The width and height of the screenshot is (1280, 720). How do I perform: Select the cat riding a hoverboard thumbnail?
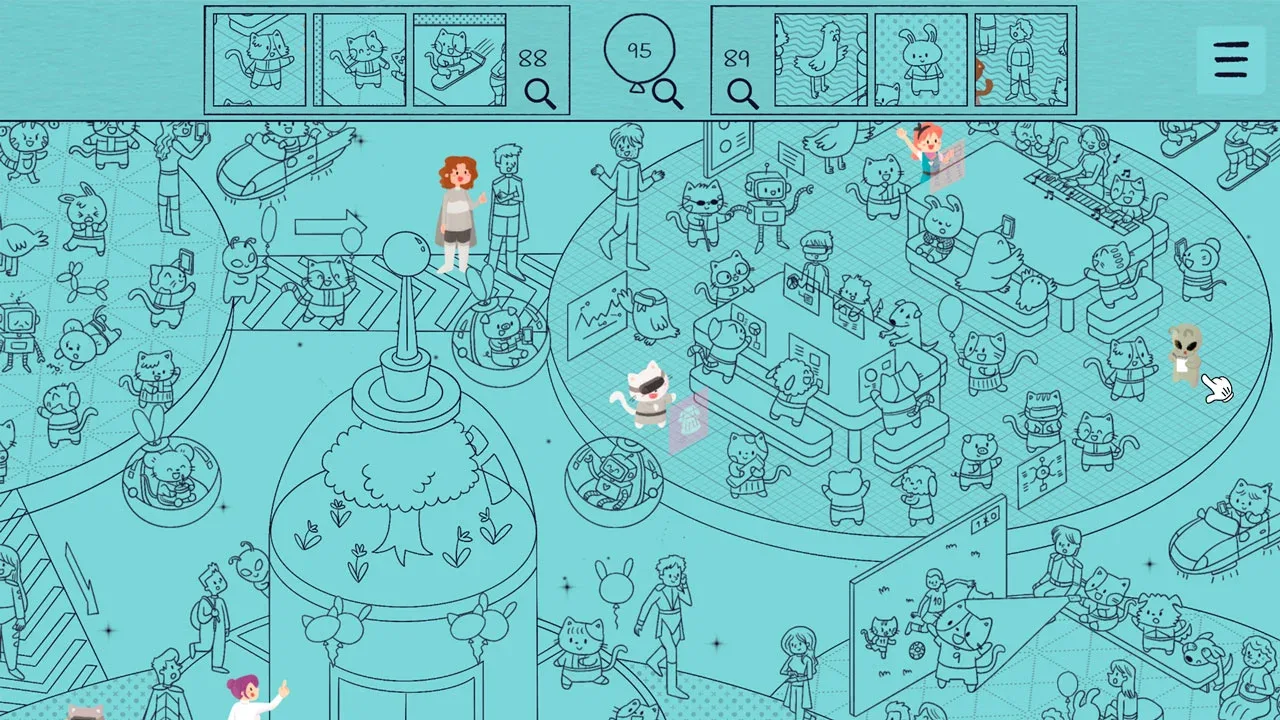pyautogui.click(x=459, y=60)
